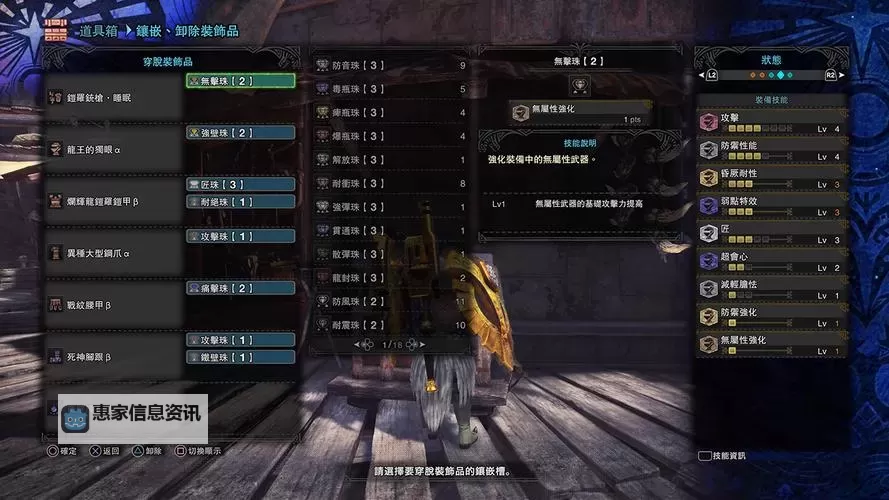Select the 耐震珠【2】 decoration entry

[392, 325]
